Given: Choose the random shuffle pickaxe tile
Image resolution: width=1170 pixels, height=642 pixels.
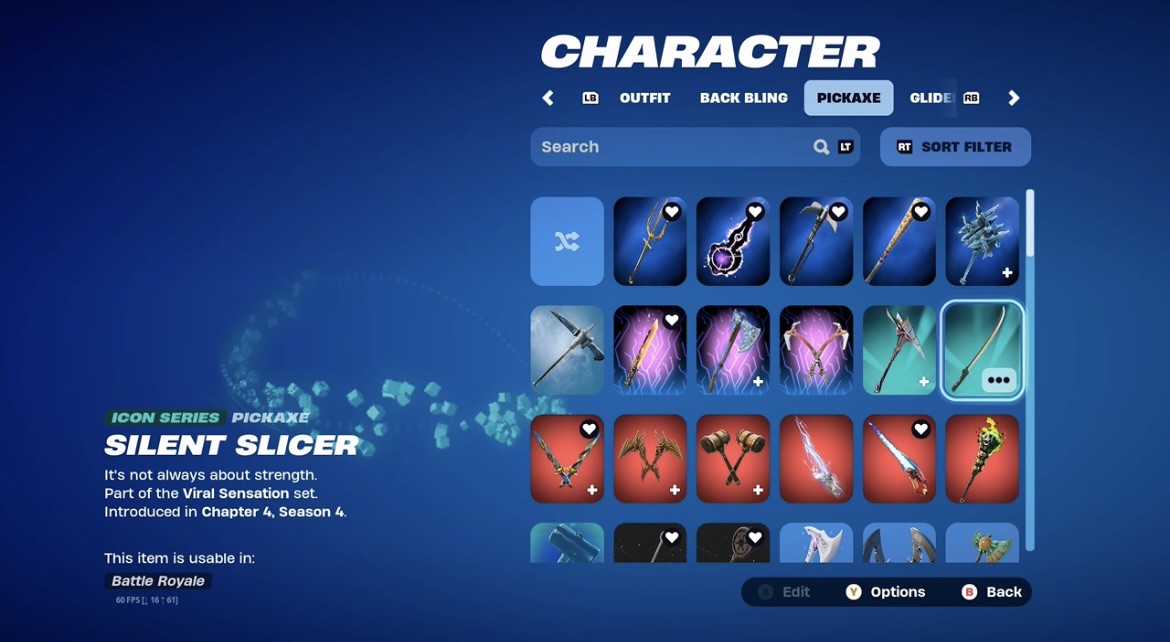Looking at the screenshot, I should (567, 241).
